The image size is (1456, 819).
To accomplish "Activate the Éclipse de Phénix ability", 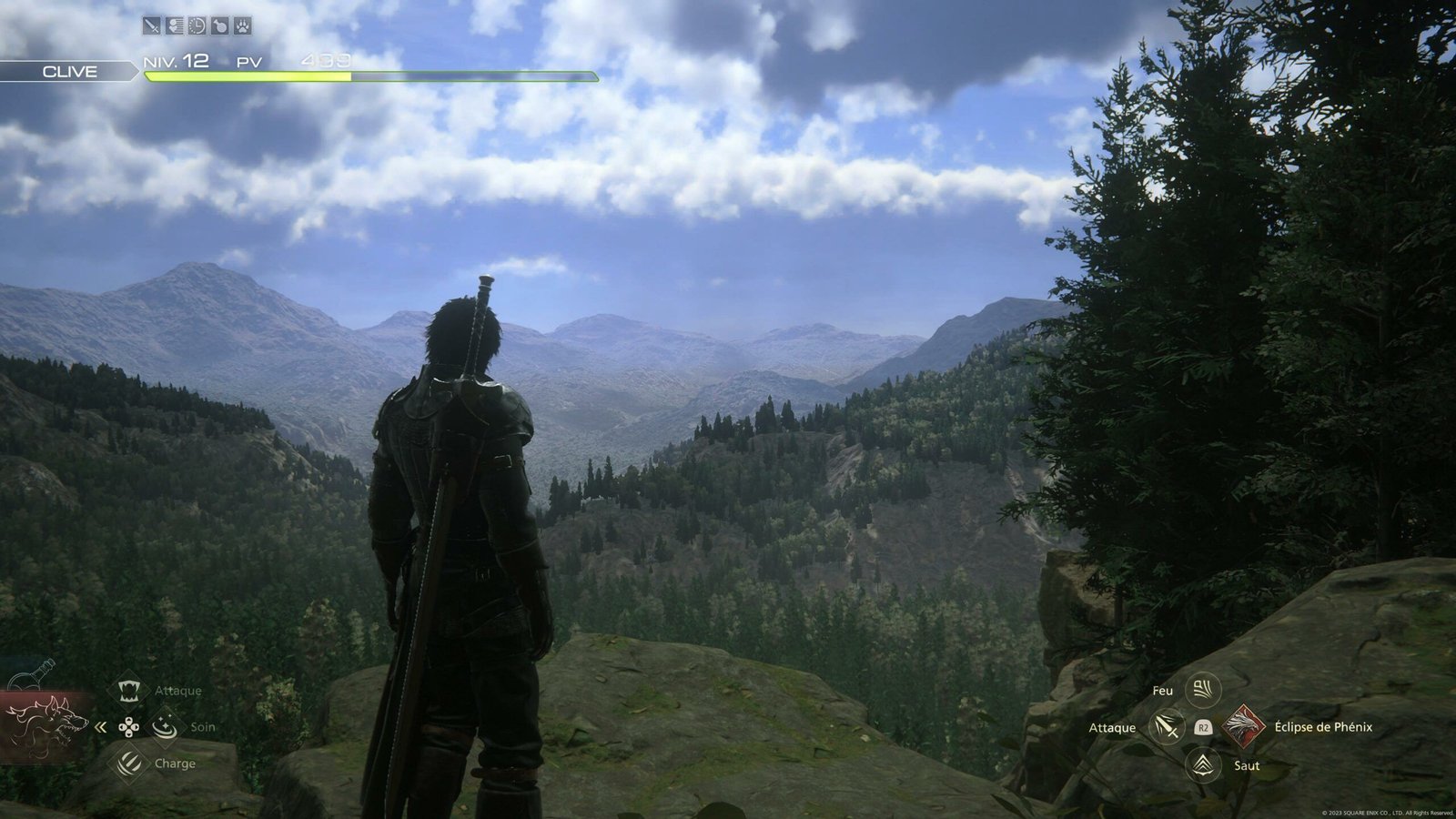I will click(x=1241, y=726).
